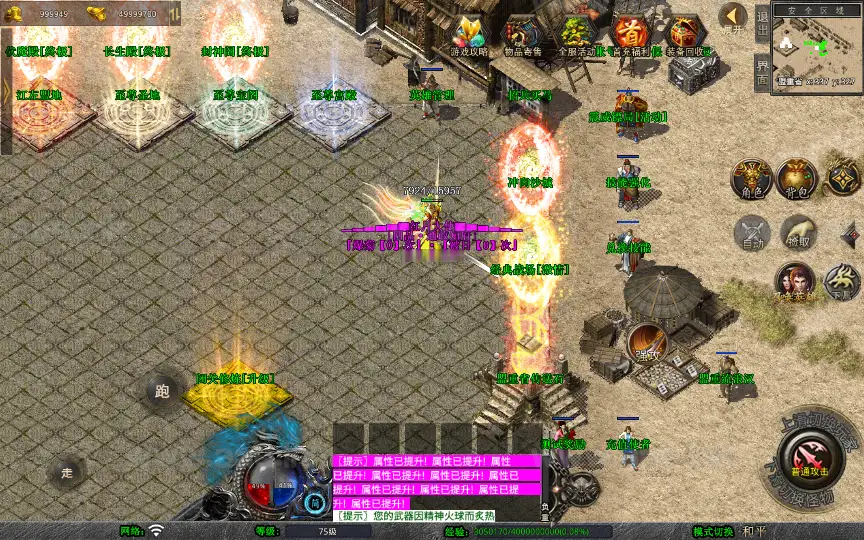Tap the 下属 winged subordinate button
Screen dimensions: 864x540
840,284
